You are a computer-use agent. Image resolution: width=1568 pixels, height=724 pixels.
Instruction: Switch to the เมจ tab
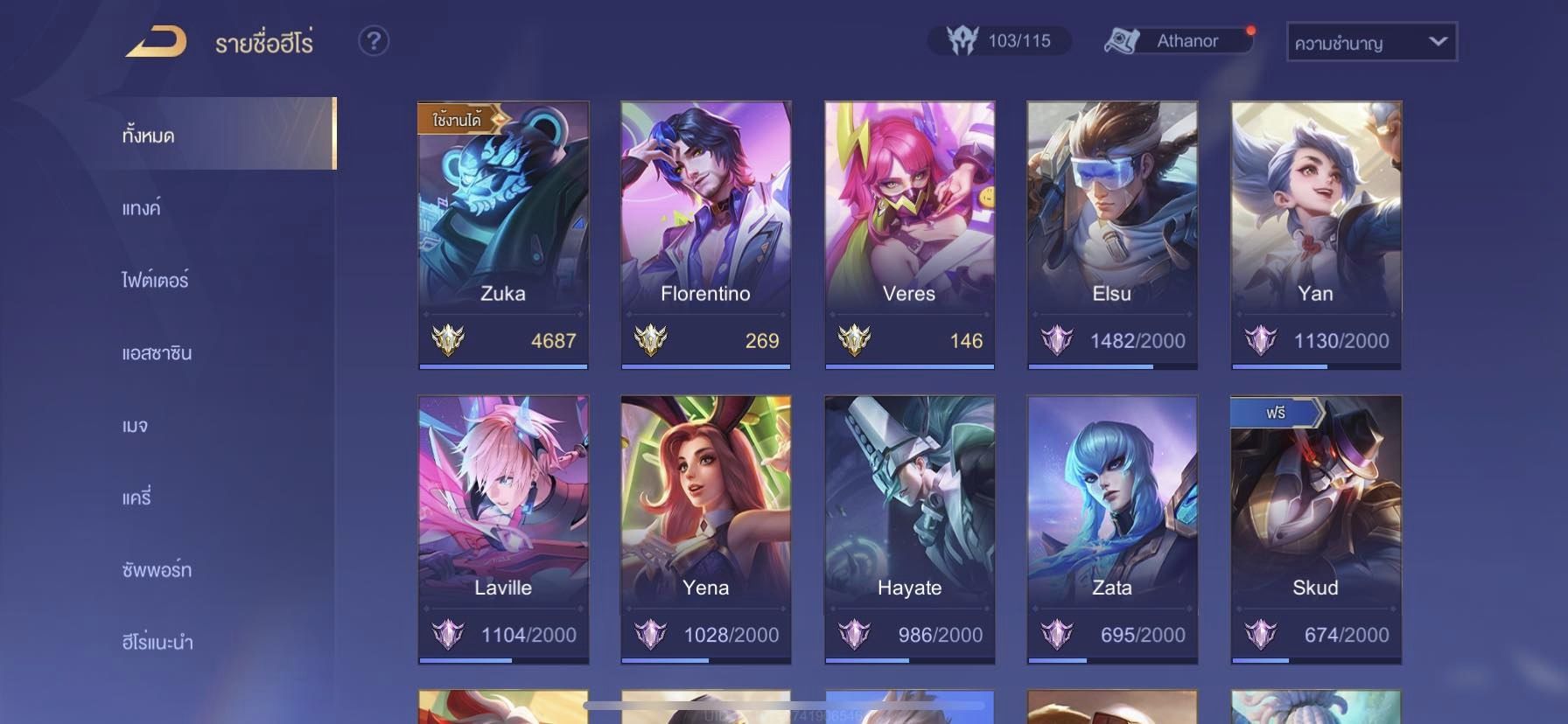point(136,426)
